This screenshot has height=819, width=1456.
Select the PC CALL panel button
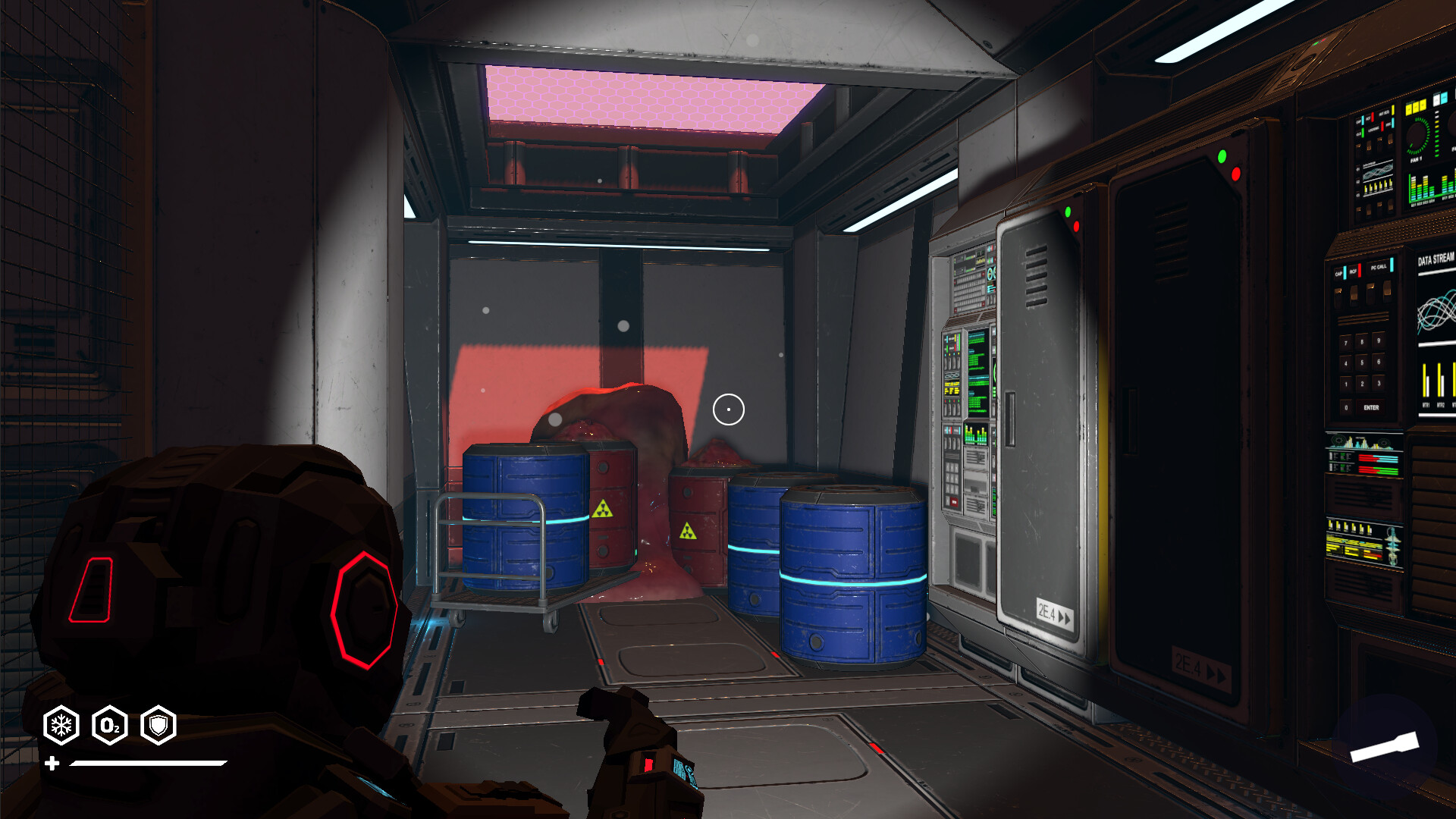[x=1379, y=267]
